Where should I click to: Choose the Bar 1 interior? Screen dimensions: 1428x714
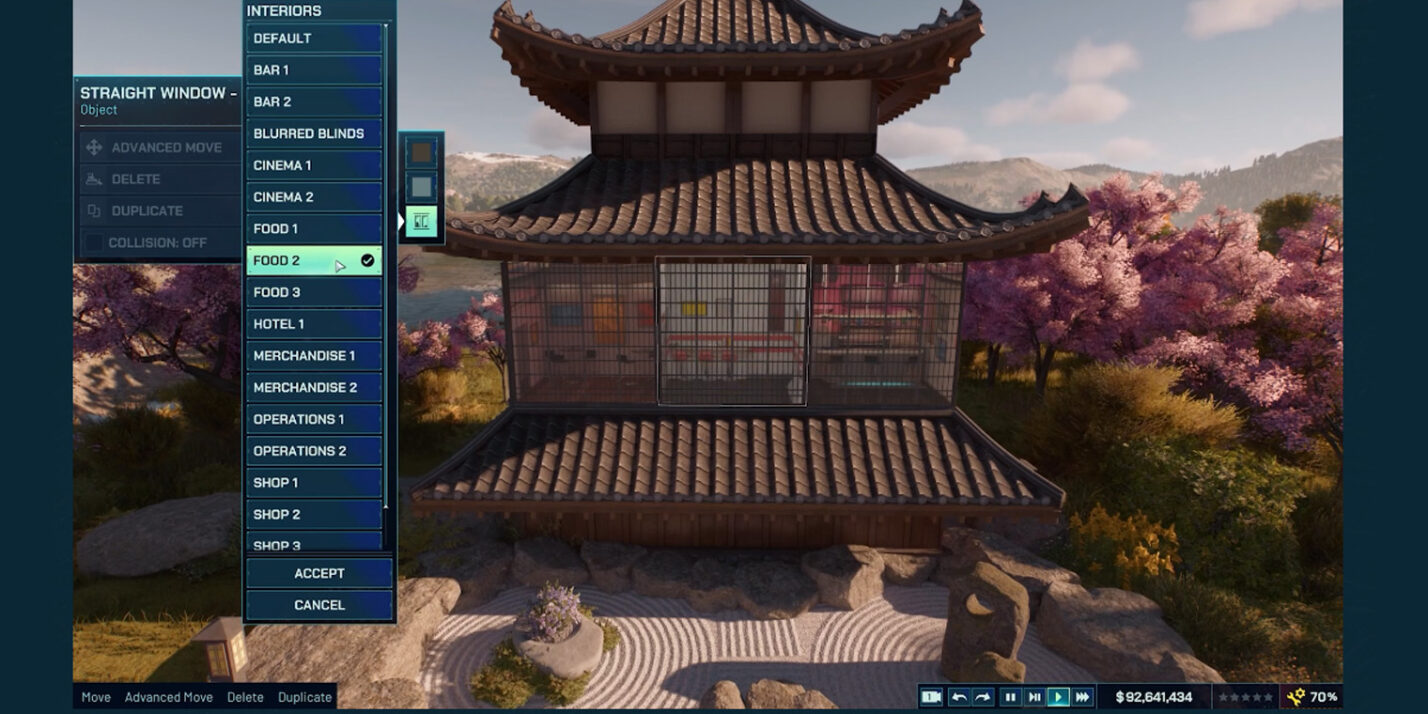(314, 70)
